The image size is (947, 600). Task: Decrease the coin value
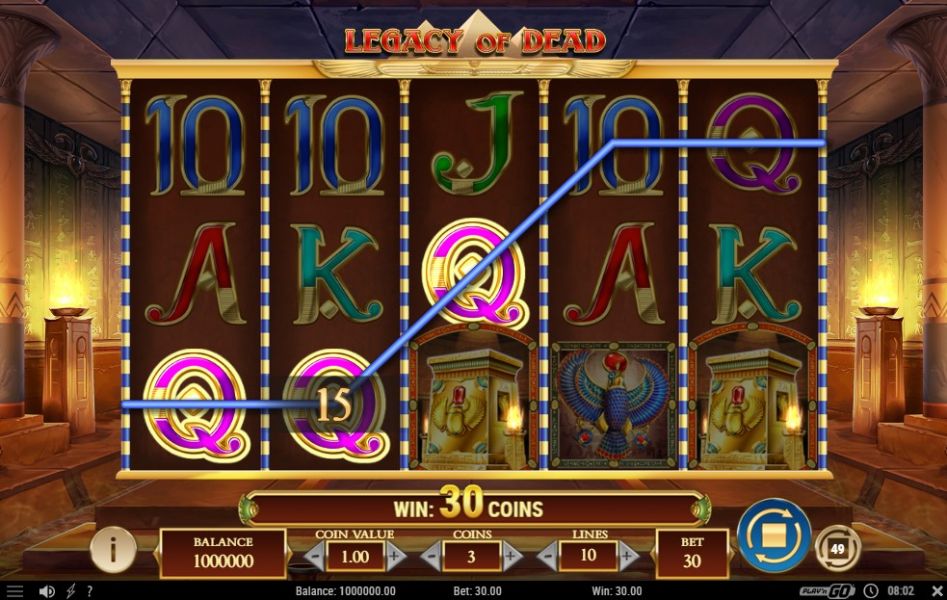coord(314,555)
